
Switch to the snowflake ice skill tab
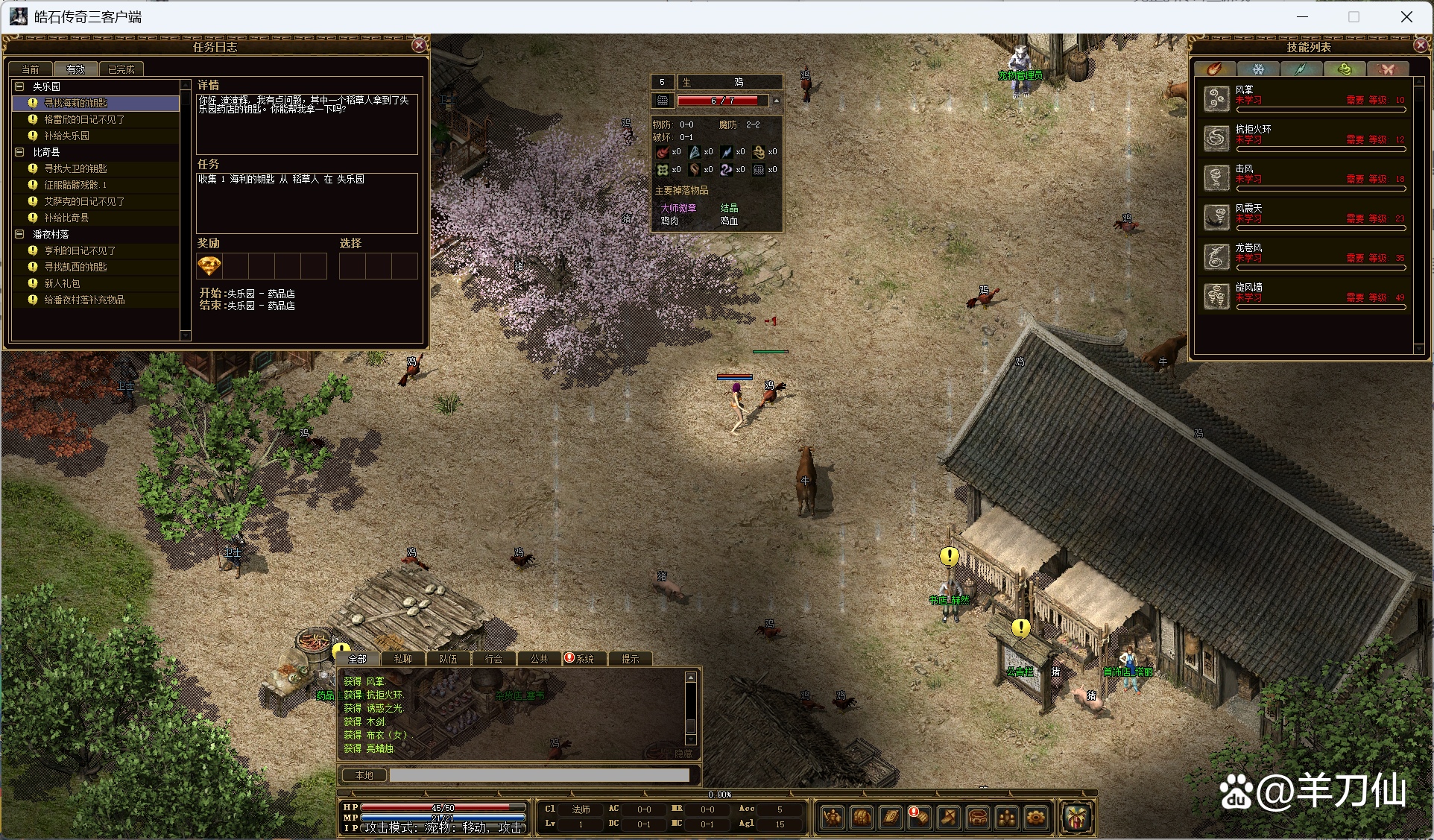[x=1258, y=69]
